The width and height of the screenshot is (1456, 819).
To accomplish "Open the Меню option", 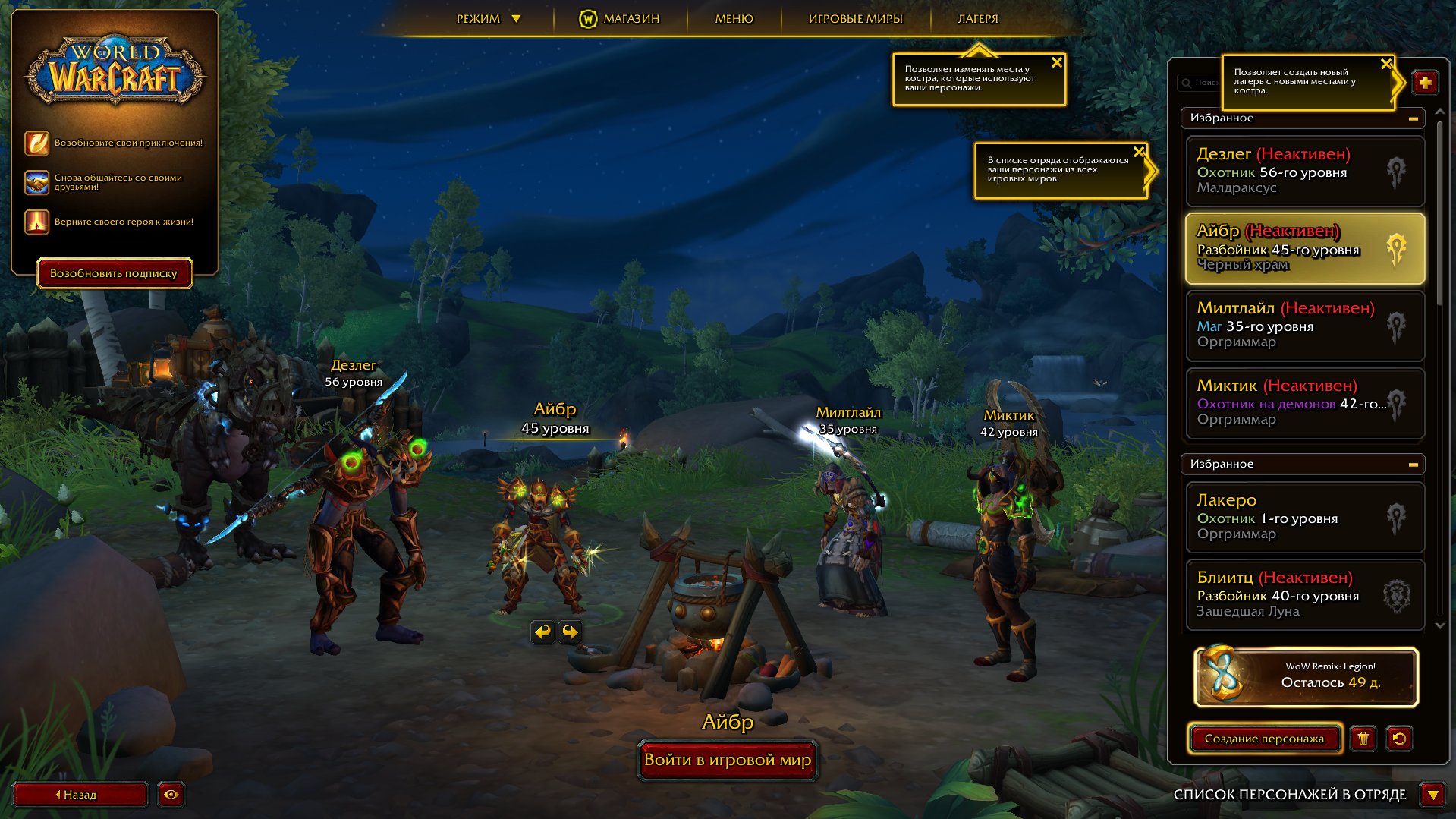I will click(734, 19).
